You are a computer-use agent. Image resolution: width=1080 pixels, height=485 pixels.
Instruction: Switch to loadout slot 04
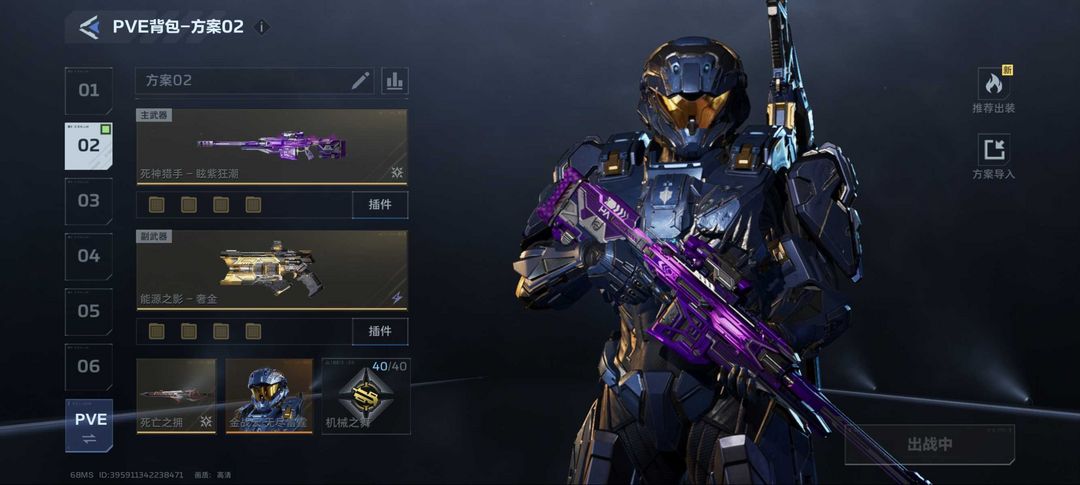coord(89,256)
